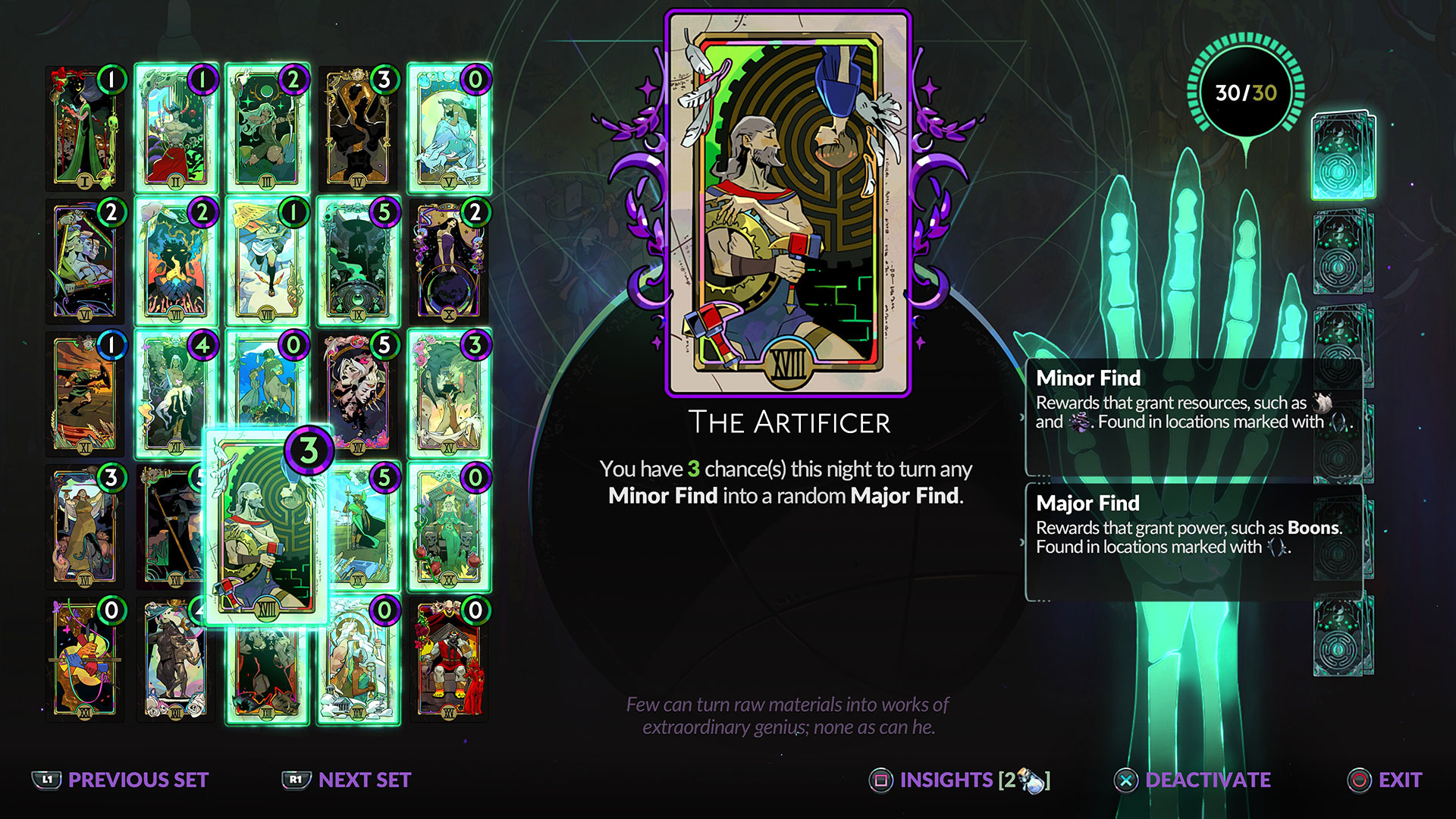1456x819 pixels.
Task: Select The Swift Runner card XI
Action: [x=85, y=394]
